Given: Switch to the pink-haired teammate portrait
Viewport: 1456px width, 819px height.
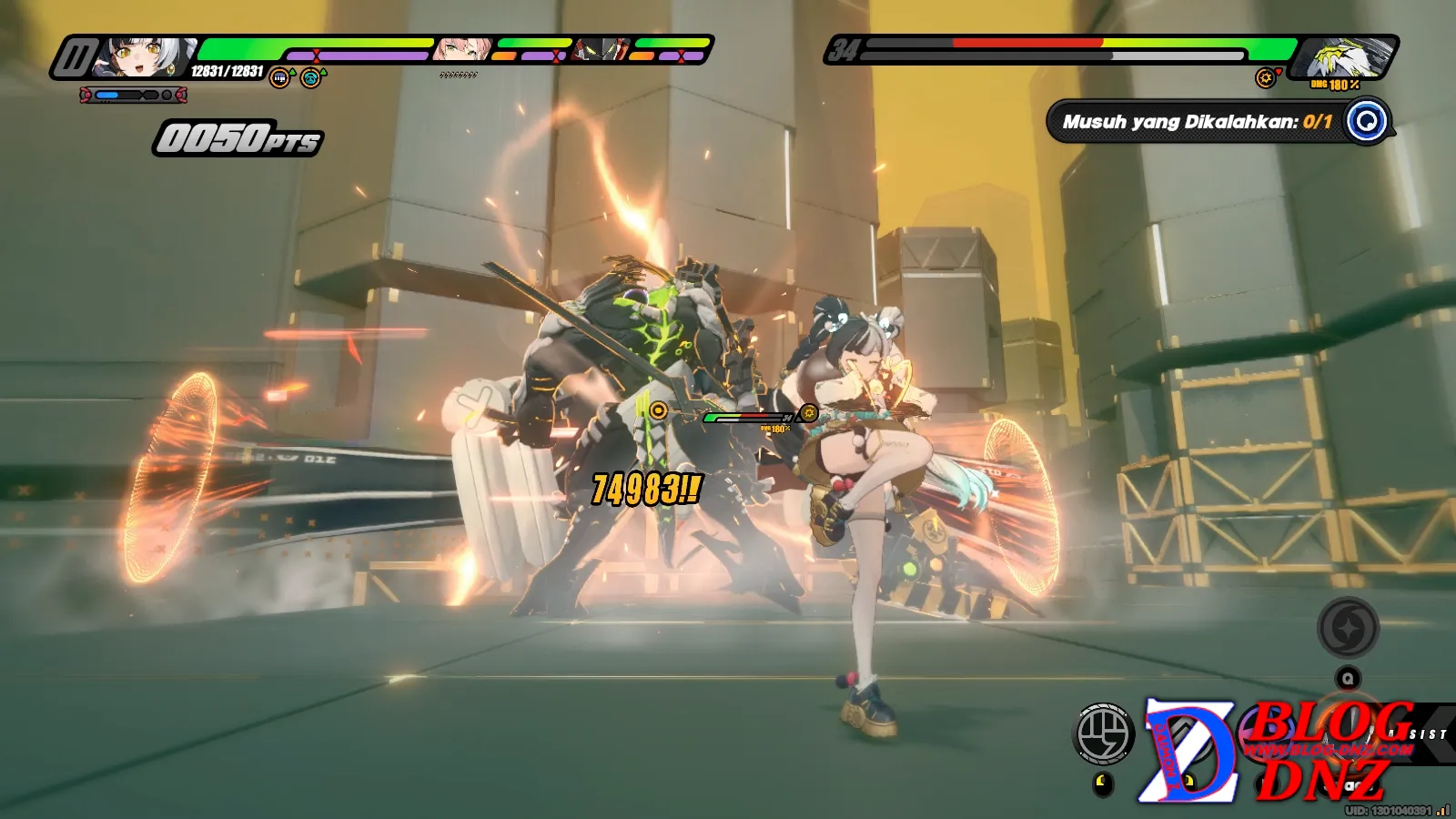Looking at the screenshot, I should (x=462, y=49).
